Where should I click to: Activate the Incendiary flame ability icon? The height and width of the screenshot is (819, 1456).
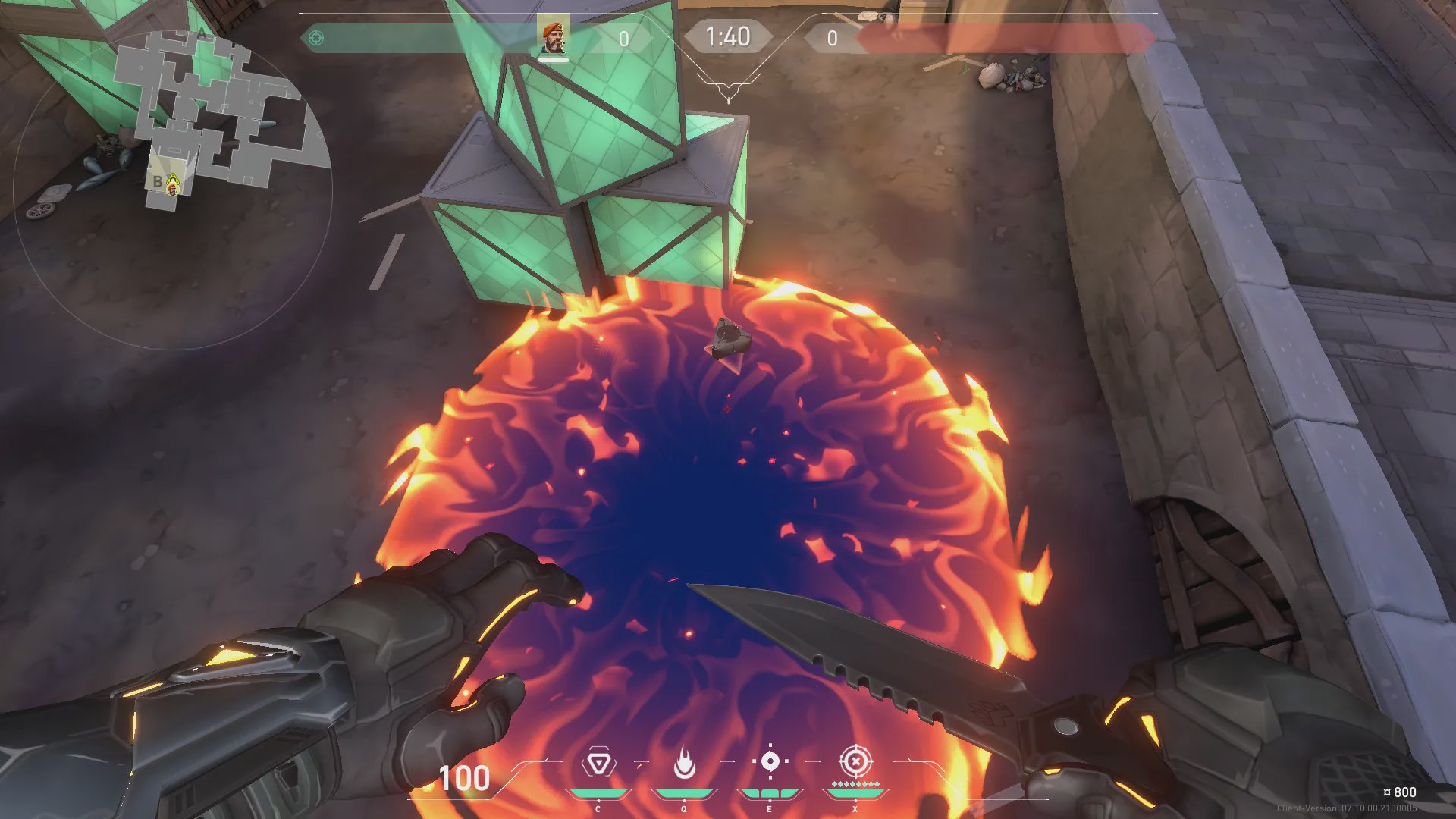[684, 763]
